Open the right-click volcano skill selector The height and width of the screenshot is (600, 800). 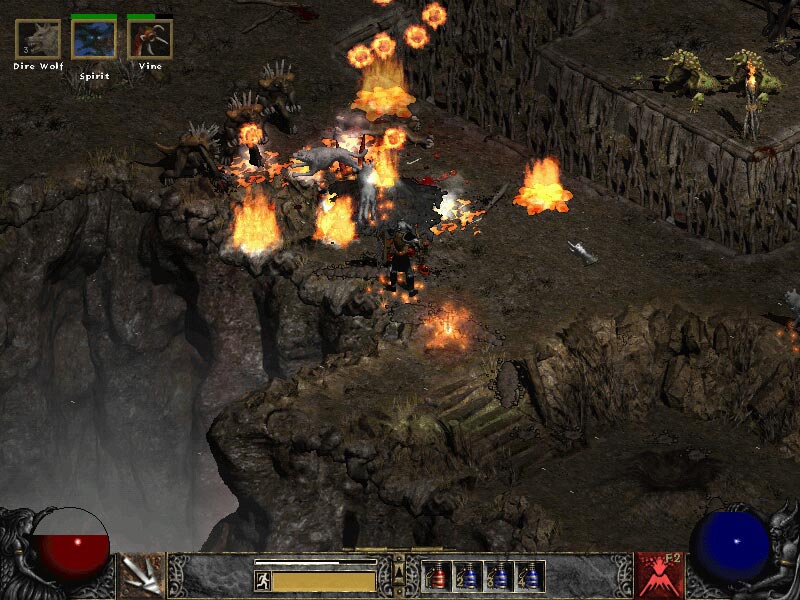[660, 576]
